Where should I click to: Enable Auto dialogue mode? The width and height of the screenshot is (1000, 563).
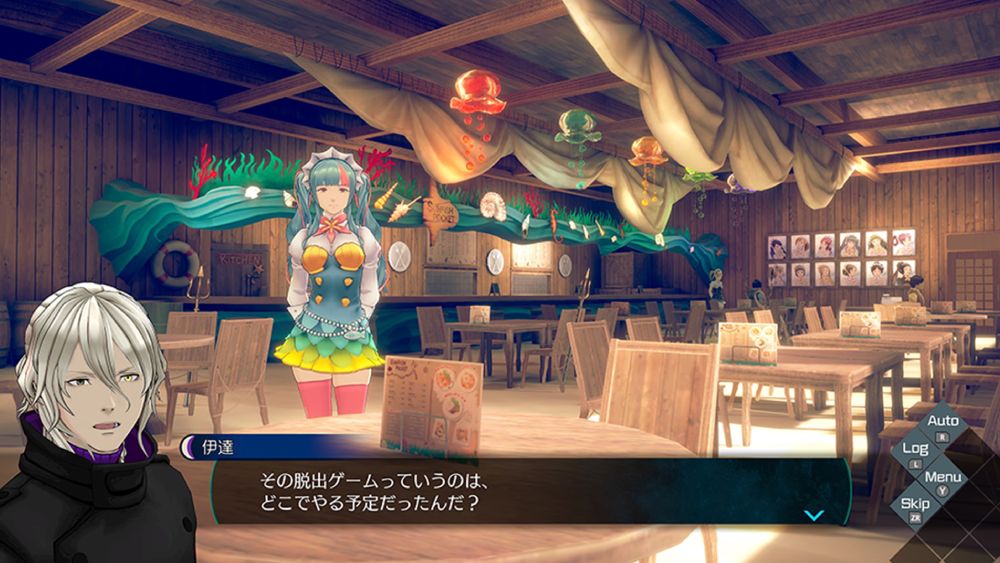tap(942, 422)
